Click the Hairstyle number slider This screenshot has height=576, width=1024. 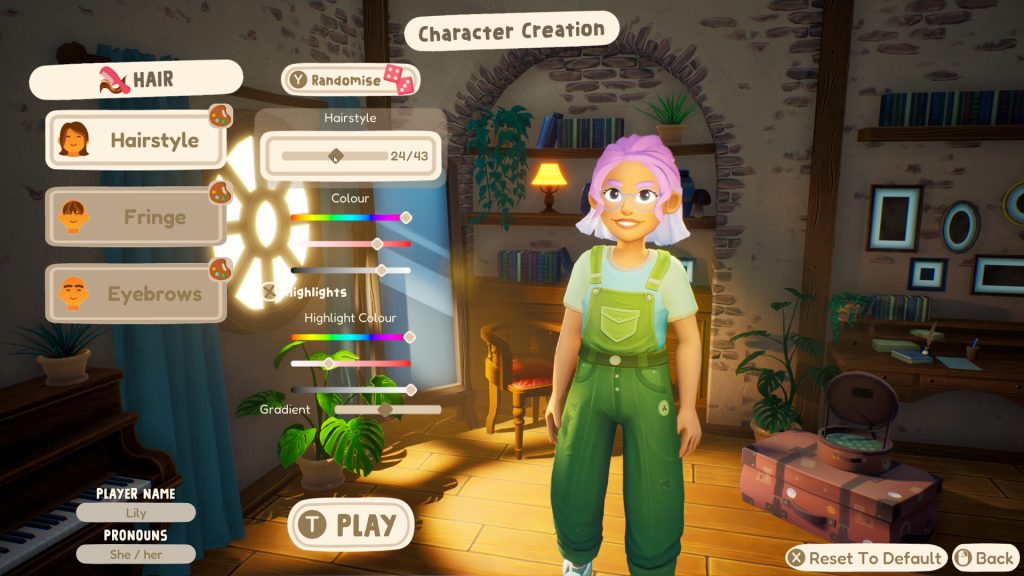(334, 156)
